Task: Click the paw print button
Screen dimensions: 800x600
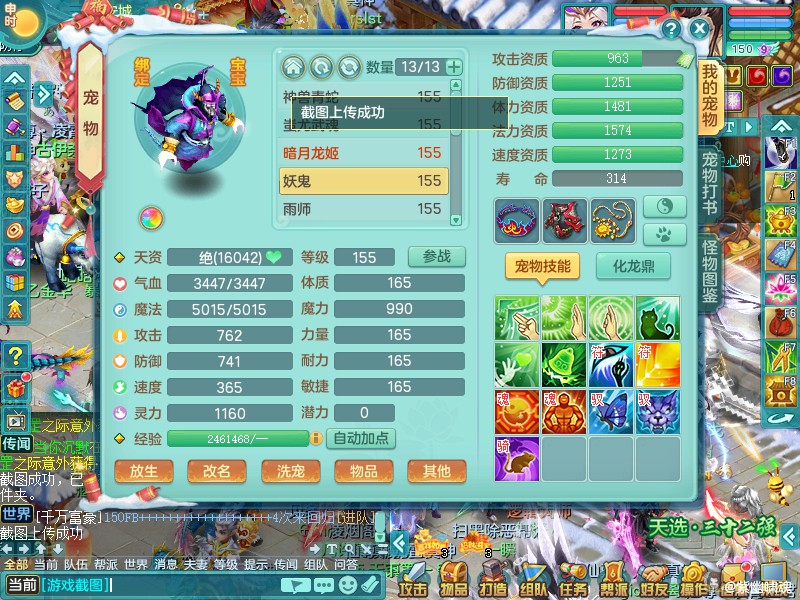Action: coord(664,234)
